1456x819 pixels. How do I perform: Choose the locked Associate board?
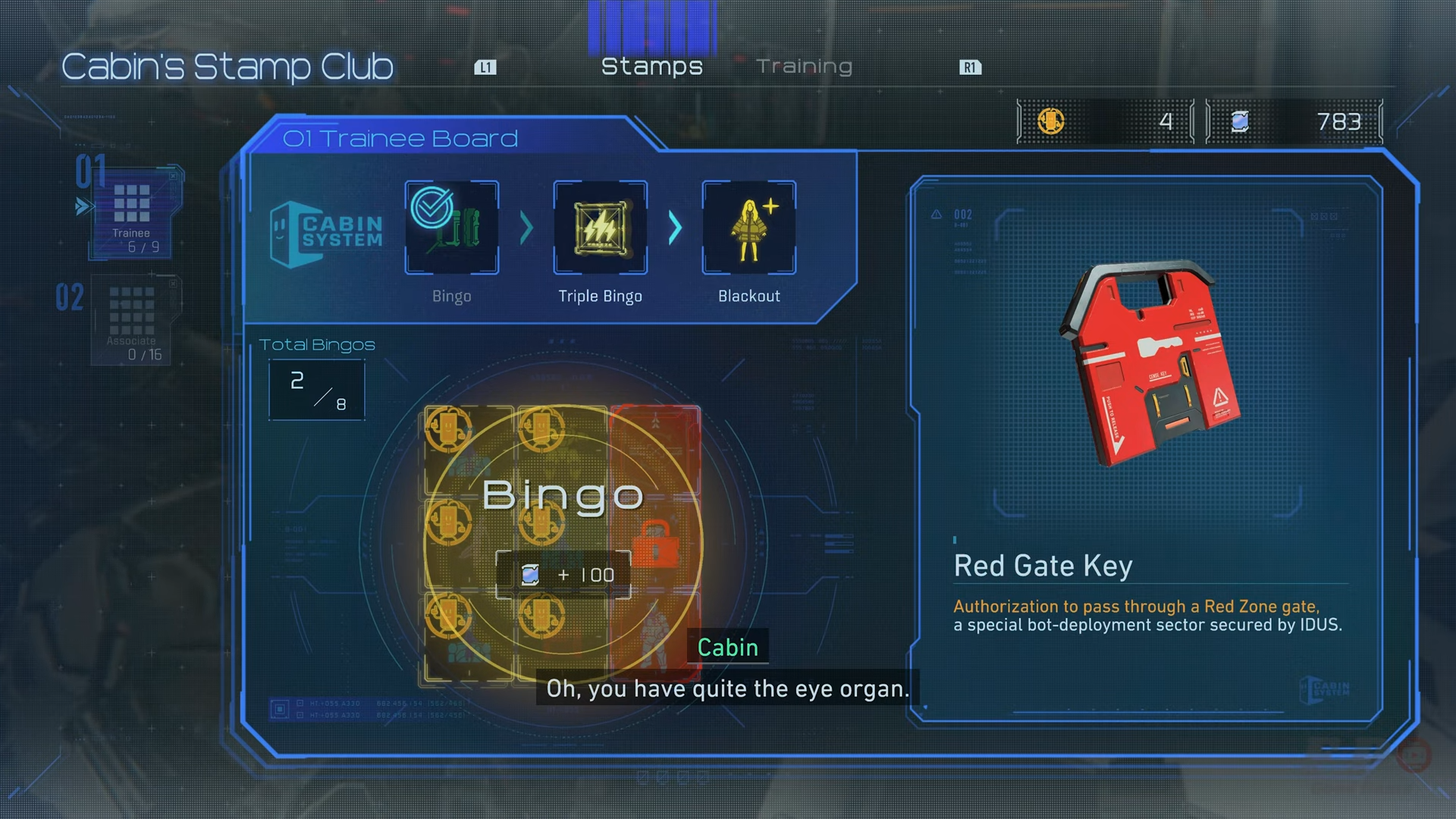point(132,319)
